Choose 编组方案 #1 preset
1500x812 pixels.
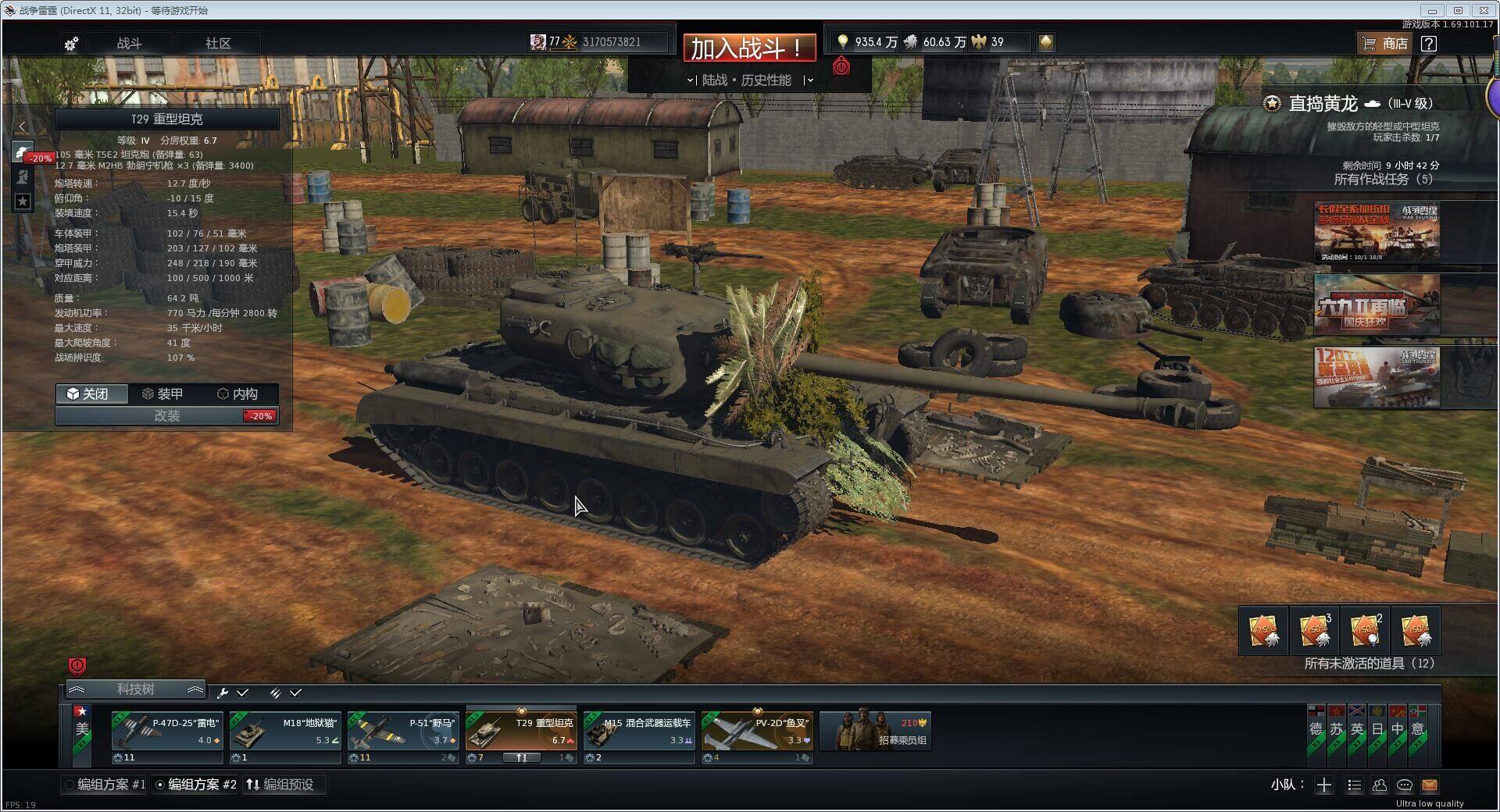105,785
